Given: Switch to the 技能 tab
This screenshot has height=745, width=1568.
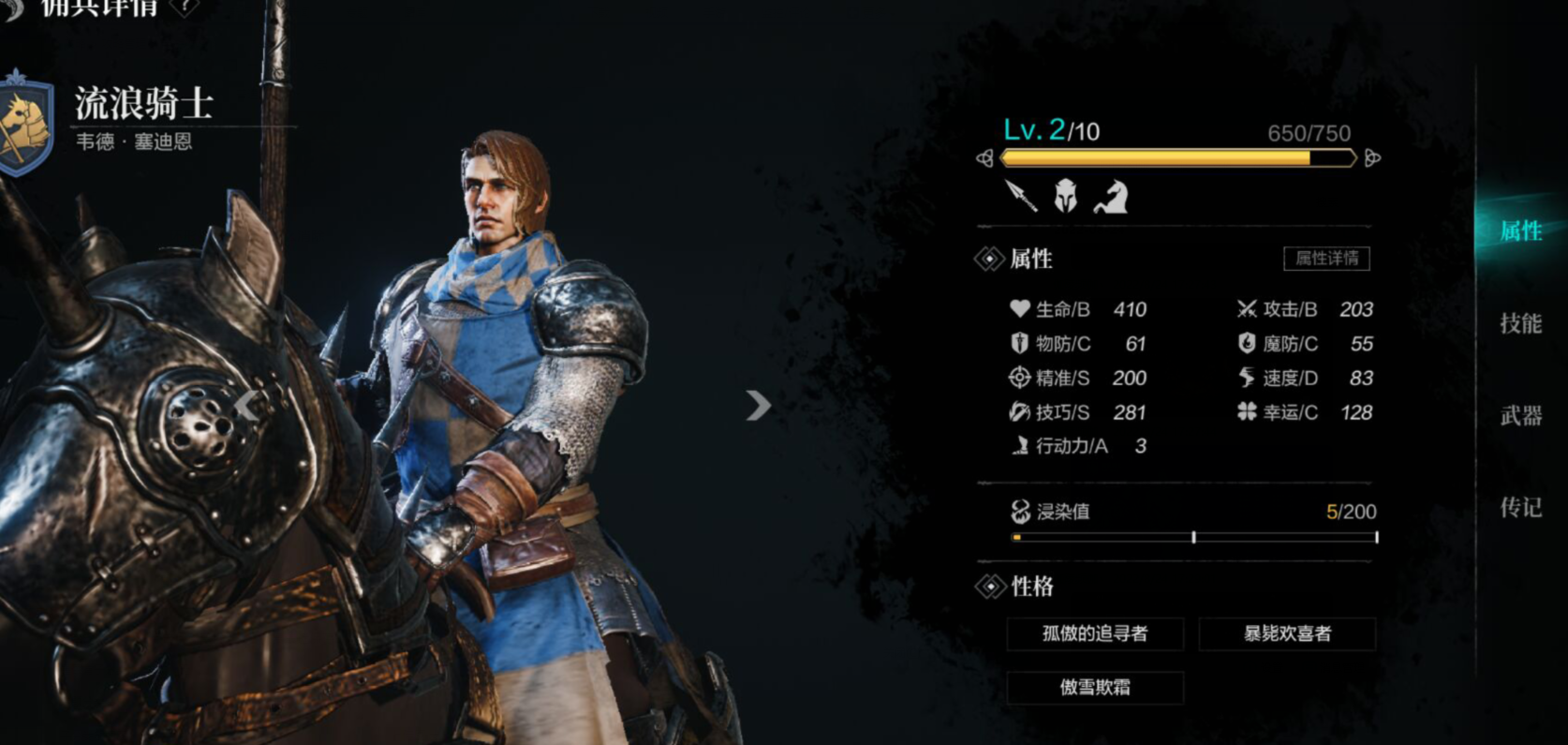Looking at the screenshot, I should point(1520,322).
